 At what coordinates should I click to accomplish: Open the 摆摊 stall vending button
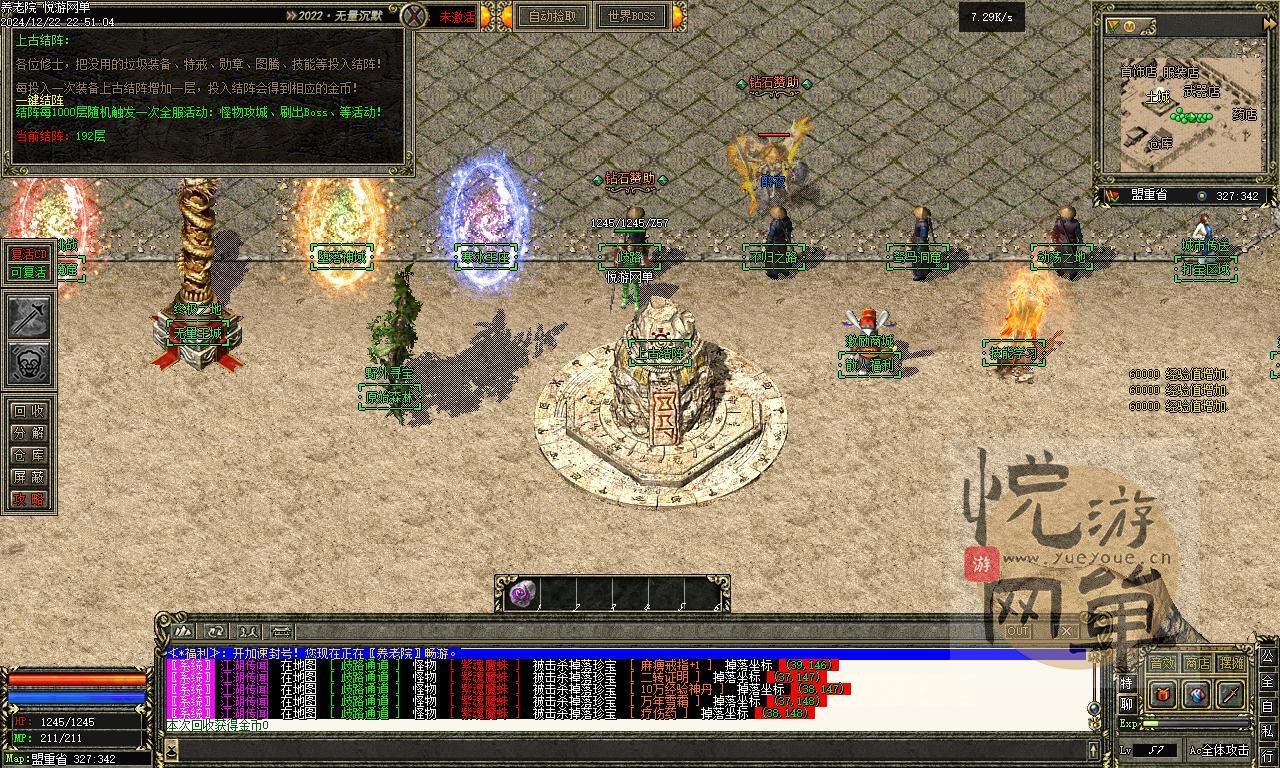[x=1232, y=663]
